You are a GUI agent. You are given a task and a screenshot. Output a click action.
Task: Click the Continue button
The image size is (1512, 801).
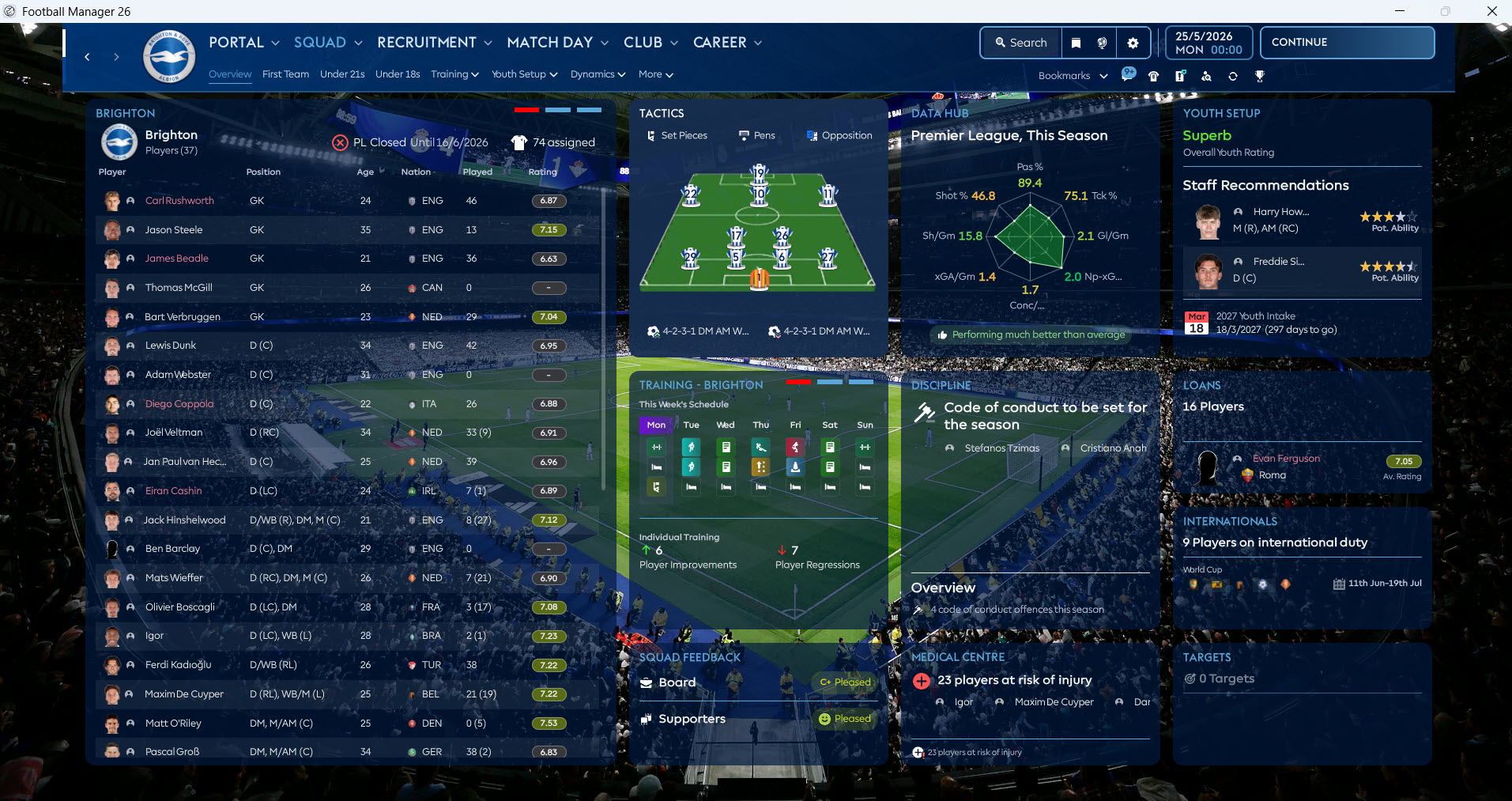1347,43
